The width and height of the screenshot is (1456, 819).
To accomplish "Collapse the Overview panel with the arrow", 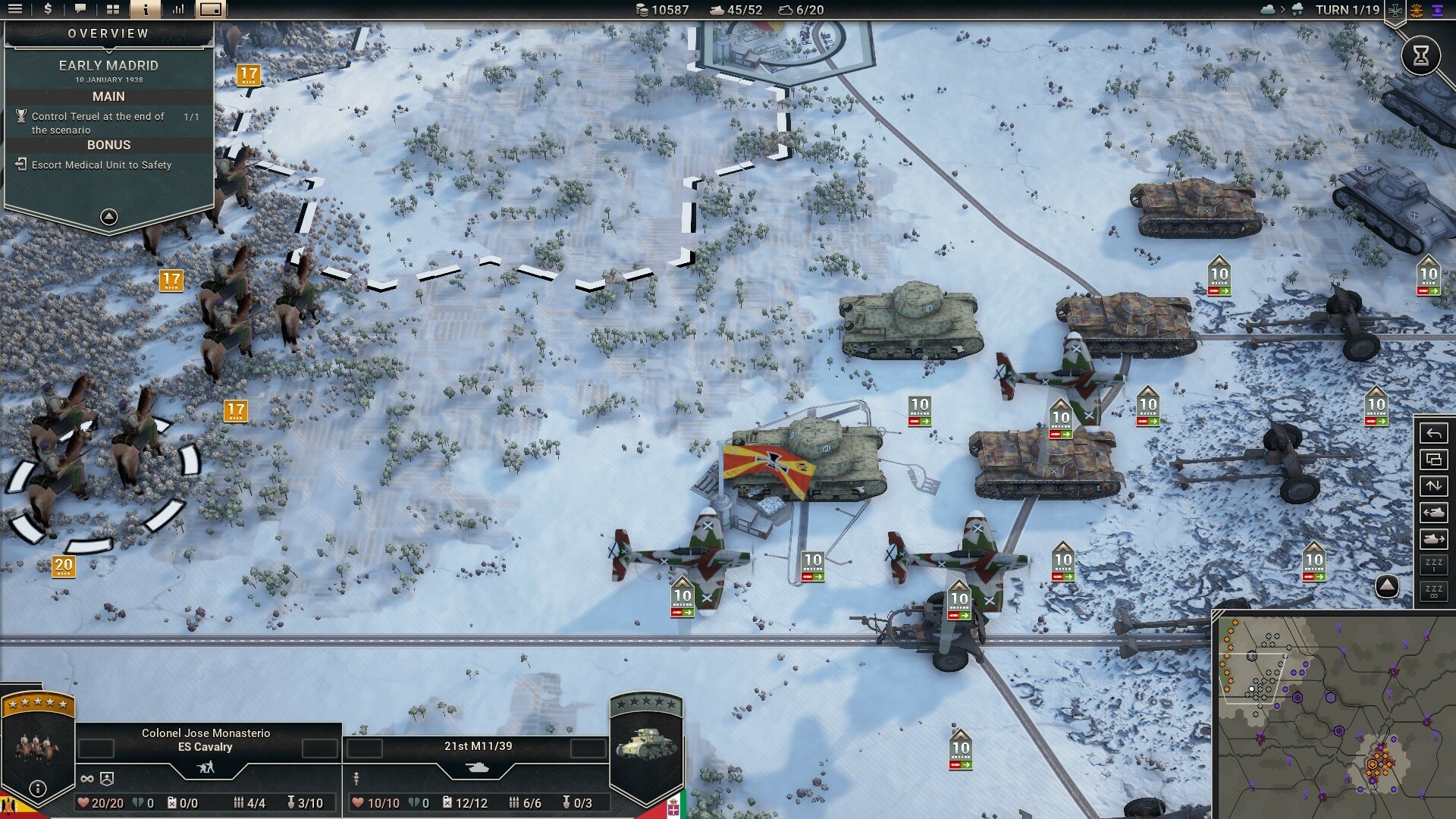I will coord(109,217).
